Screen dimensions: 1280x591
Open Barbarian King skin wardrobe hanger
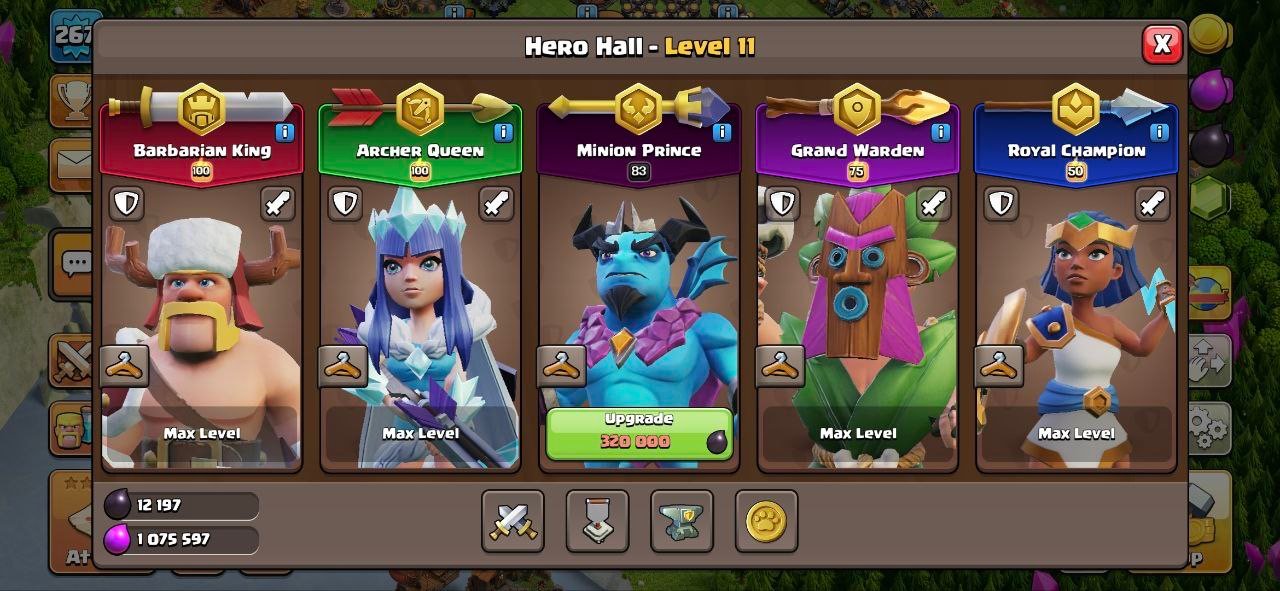pyautogui.click(x=125, y=366)
